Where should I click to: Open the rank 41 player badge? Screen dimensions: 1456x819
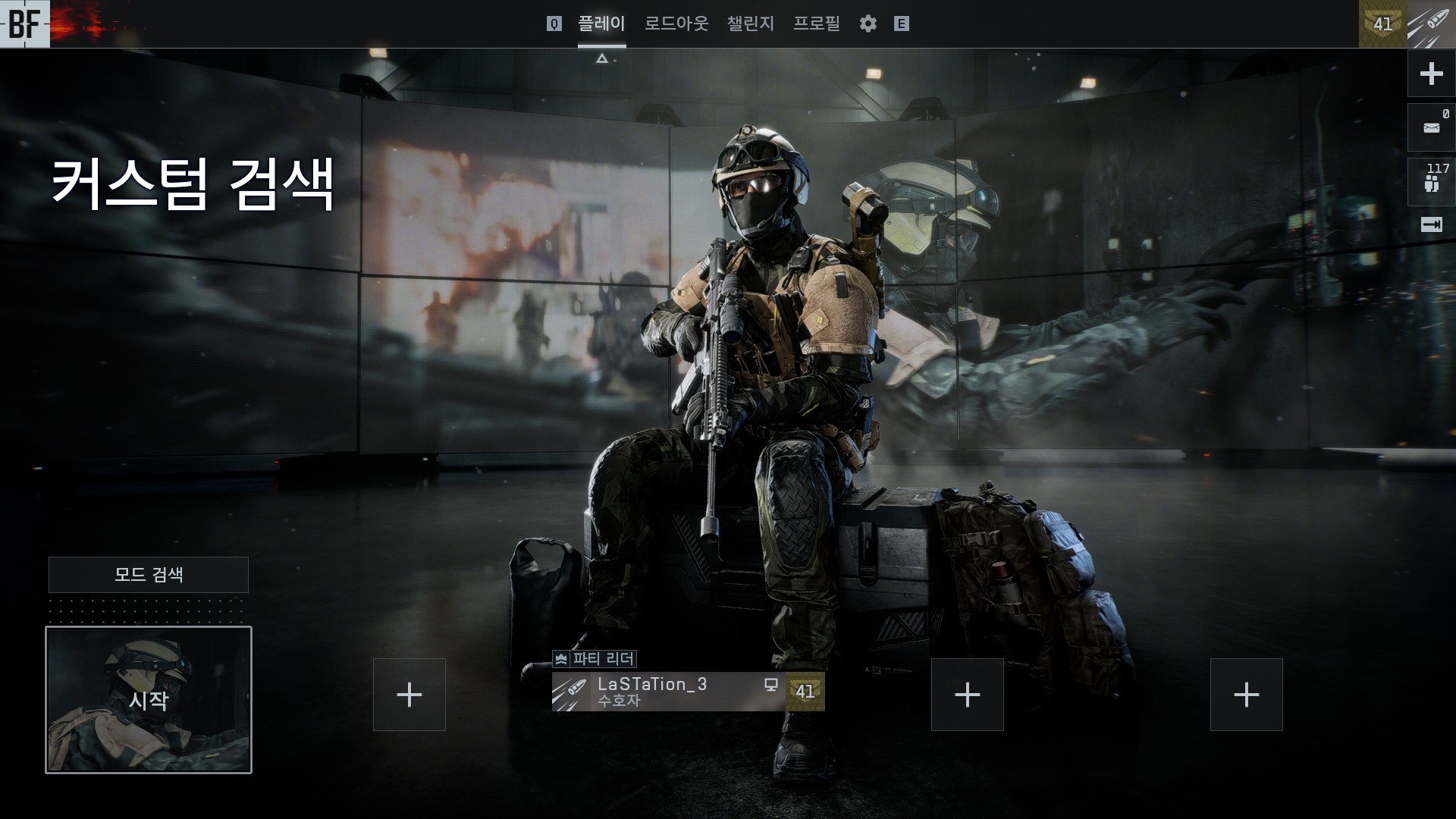point(1382,24)
